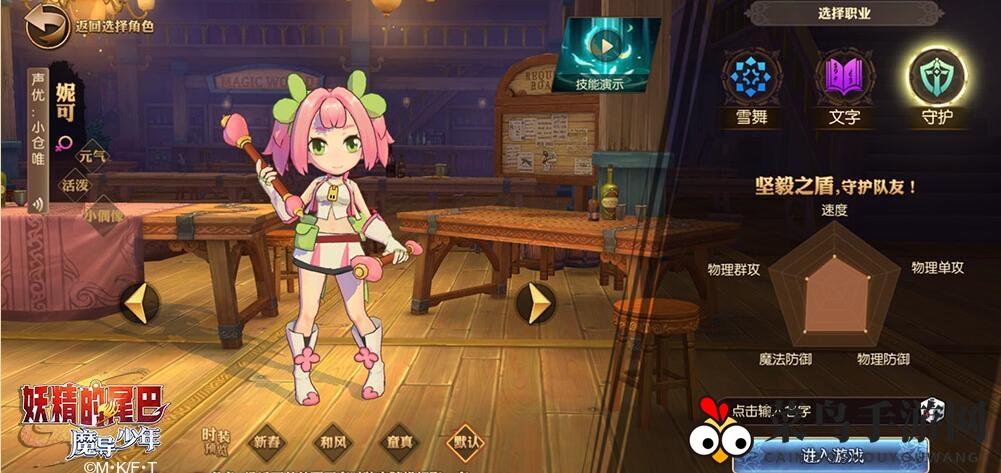
Task: Enter the game with 进入游戏 button
Action: (x=832, y=455)
